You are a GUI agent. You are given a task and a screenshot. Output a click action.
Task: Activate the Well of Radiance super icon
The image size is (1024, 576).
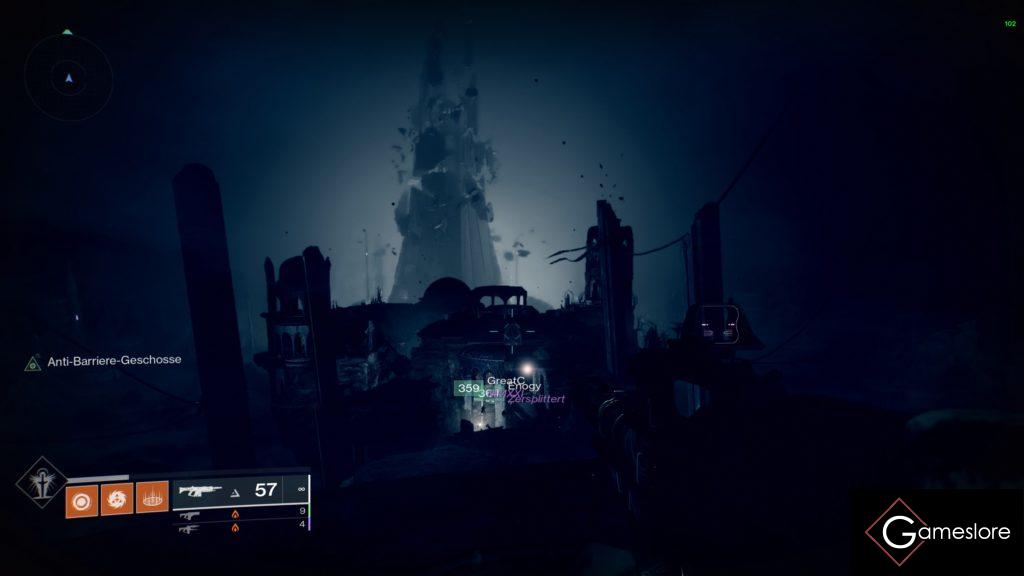(x=40, y=482)
